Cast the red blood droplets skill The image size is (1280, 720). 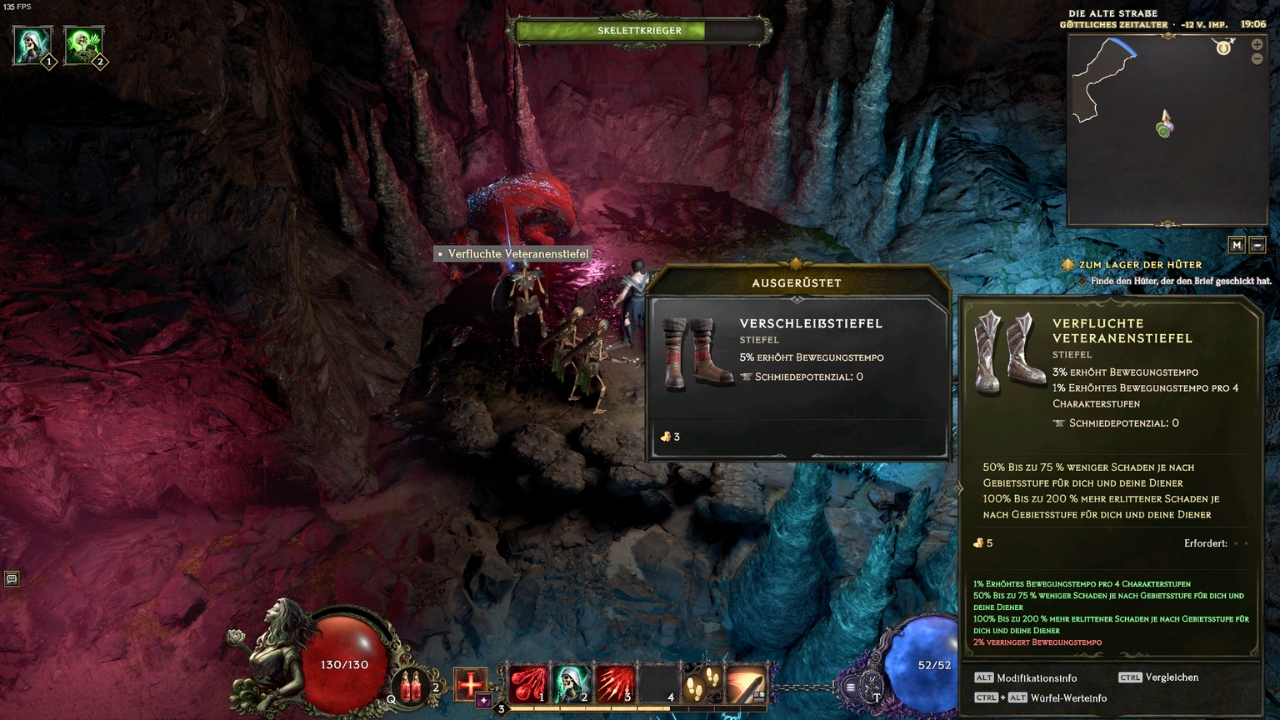point(527,684)
